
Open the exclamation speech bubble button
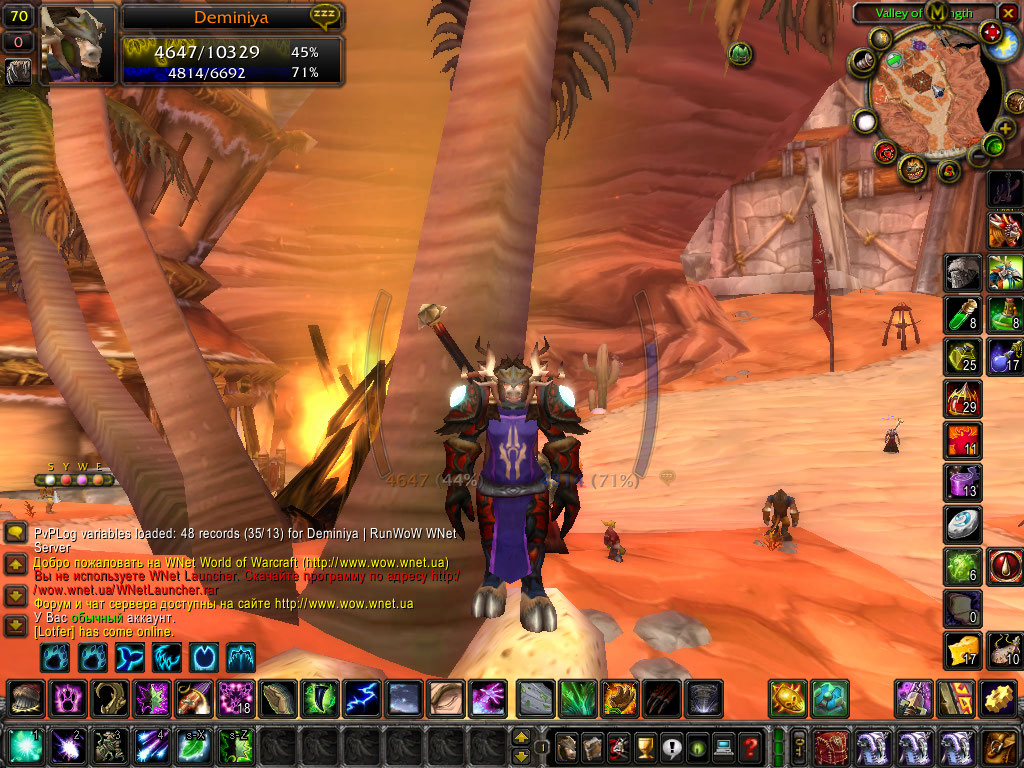(670, 746)
